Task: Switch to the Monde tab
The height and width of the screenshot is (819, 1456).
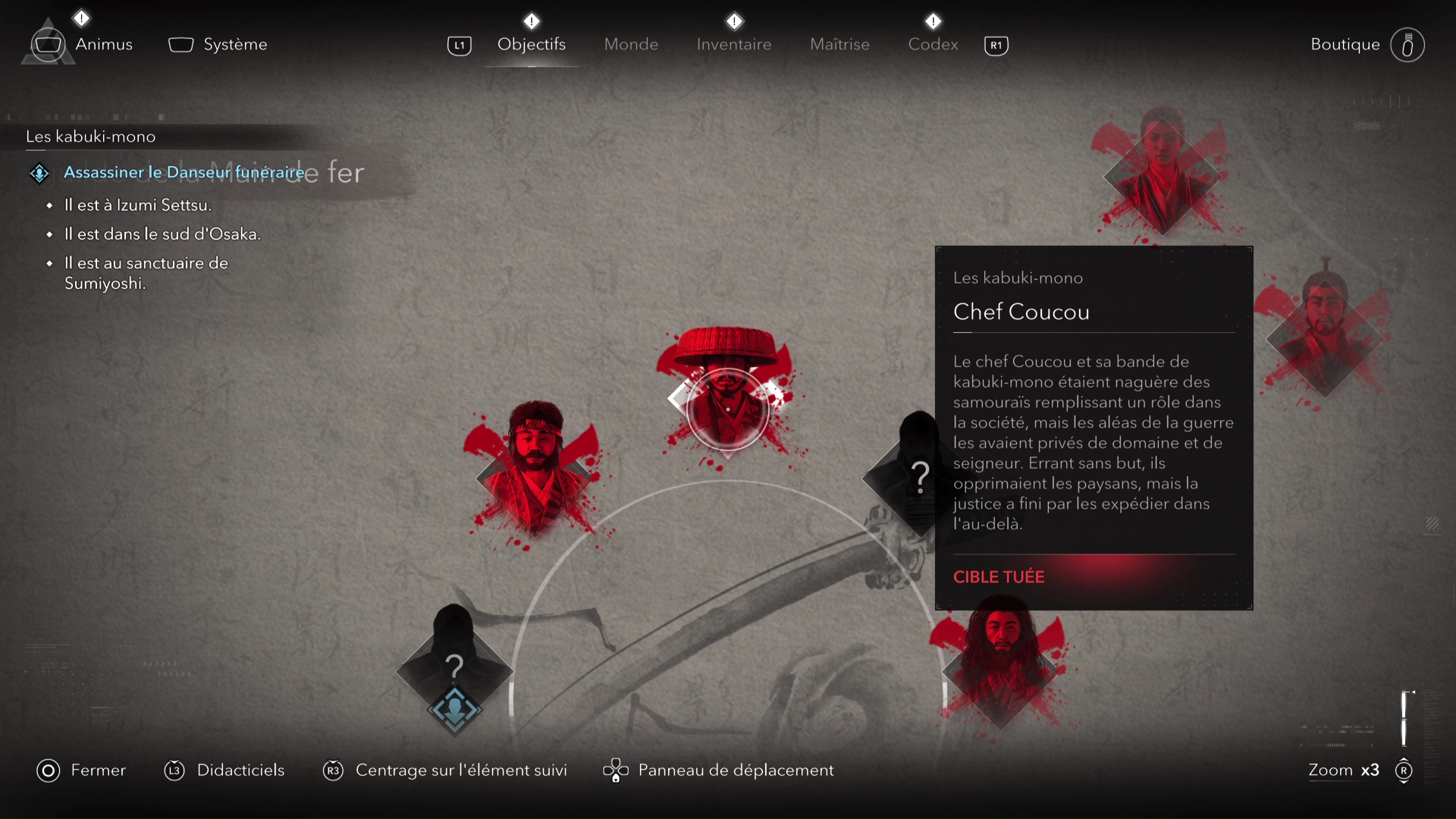Action: [x=631, y=44]
